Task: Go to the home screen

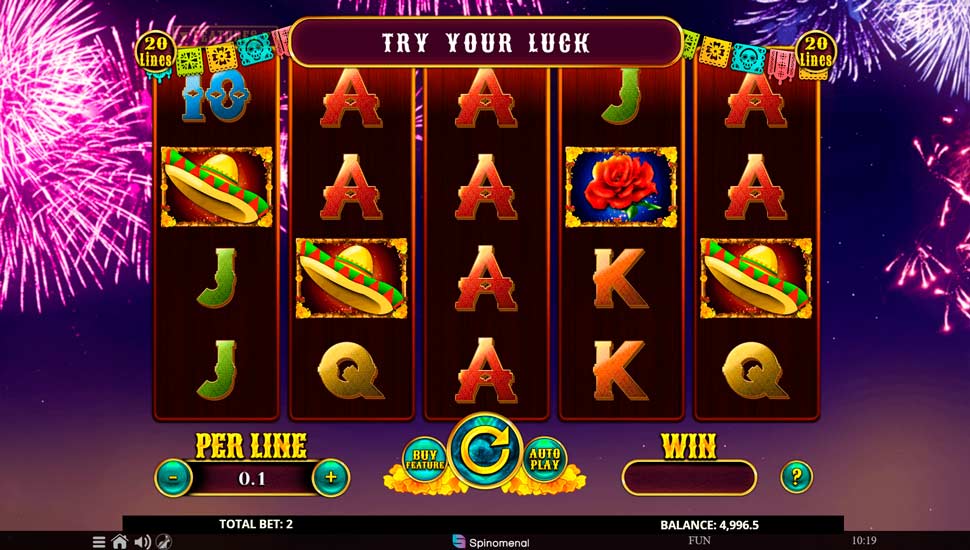Action: (x=120, y=542)
